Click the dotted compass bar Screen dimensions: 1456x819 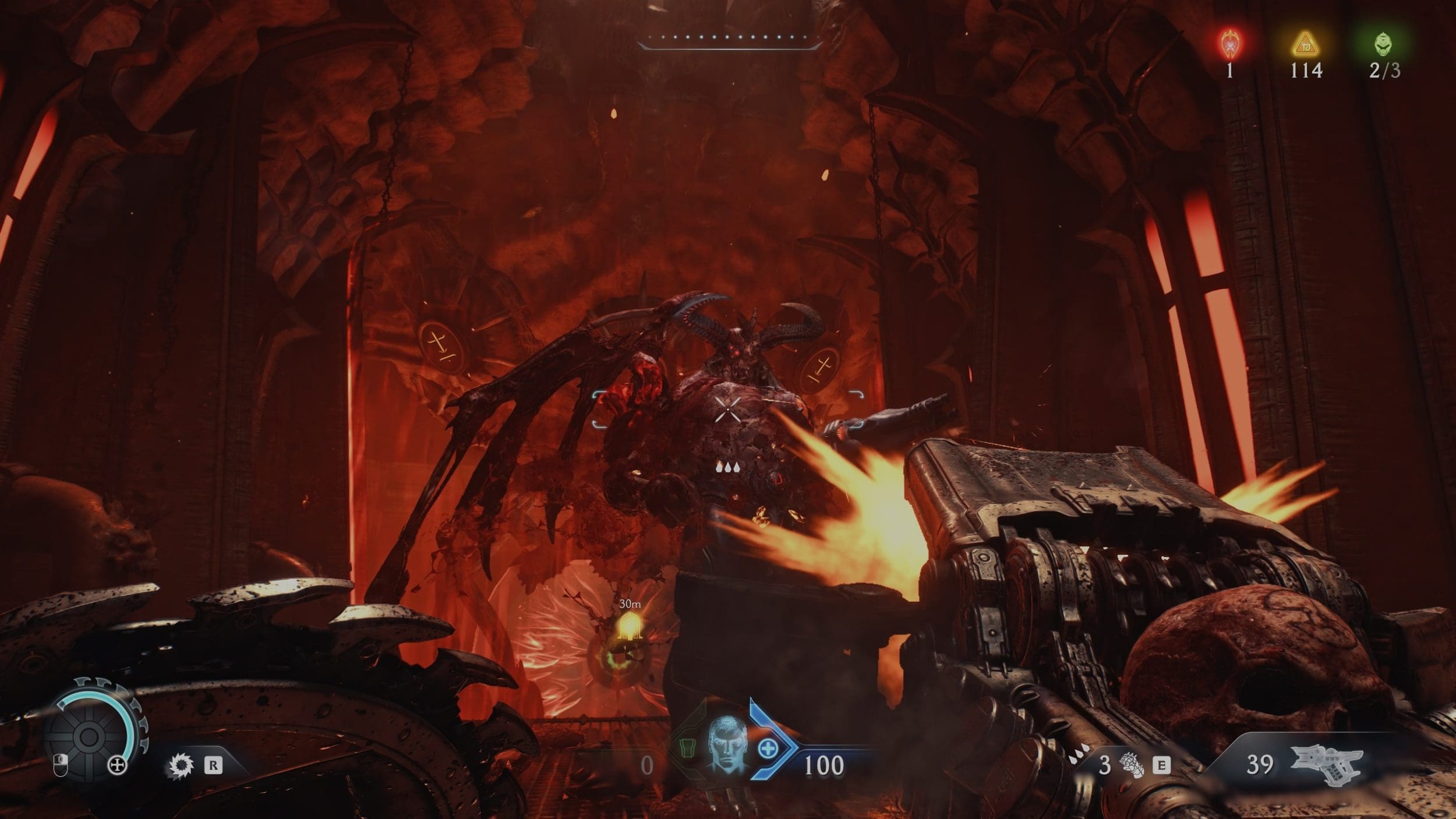coord(729,40)
